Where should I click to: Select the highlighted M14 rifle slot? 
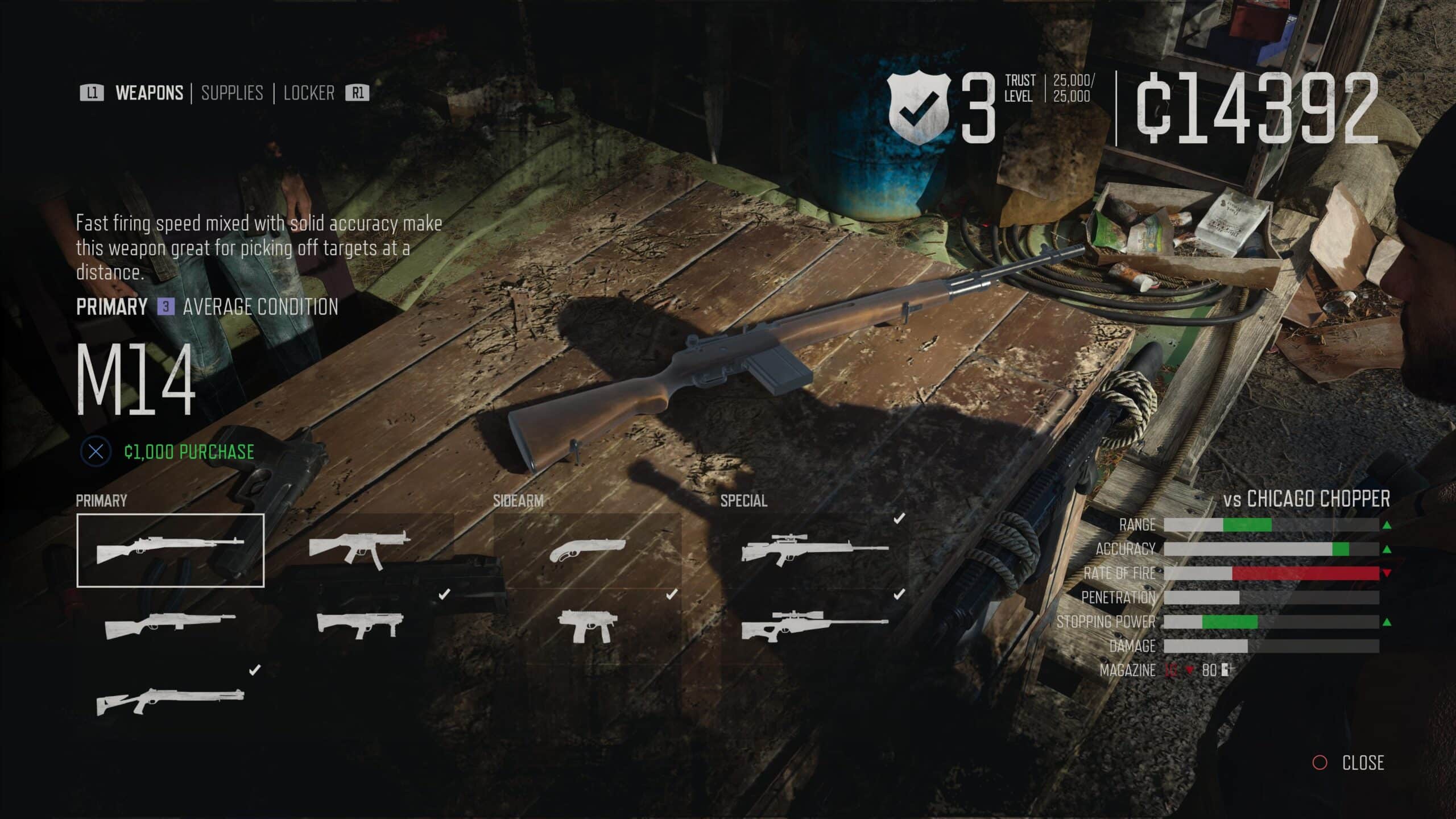[x=171, y=550]
